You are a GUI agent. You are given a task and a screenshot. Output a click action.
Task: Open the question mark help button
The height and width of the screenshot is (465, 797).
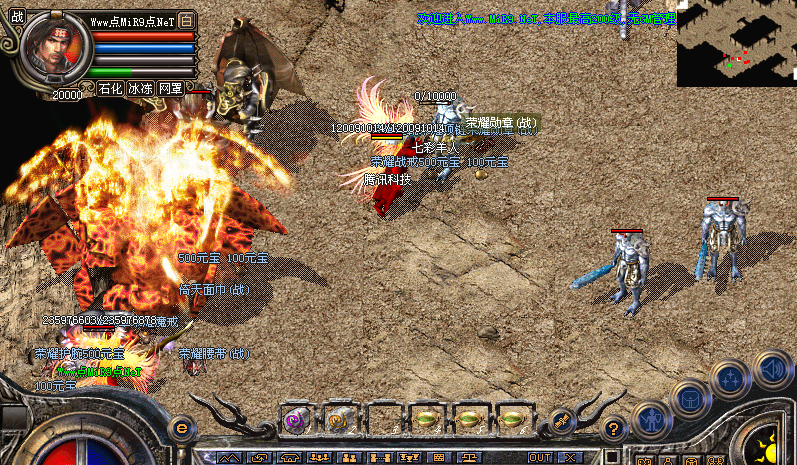pos(613,427)
